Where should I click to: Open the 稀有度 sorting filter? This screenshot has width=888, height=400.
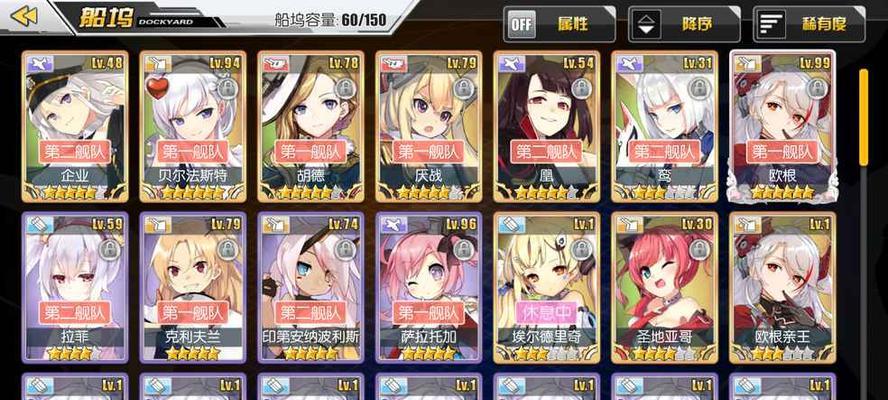pyautogui.click(x=808, y=23)
